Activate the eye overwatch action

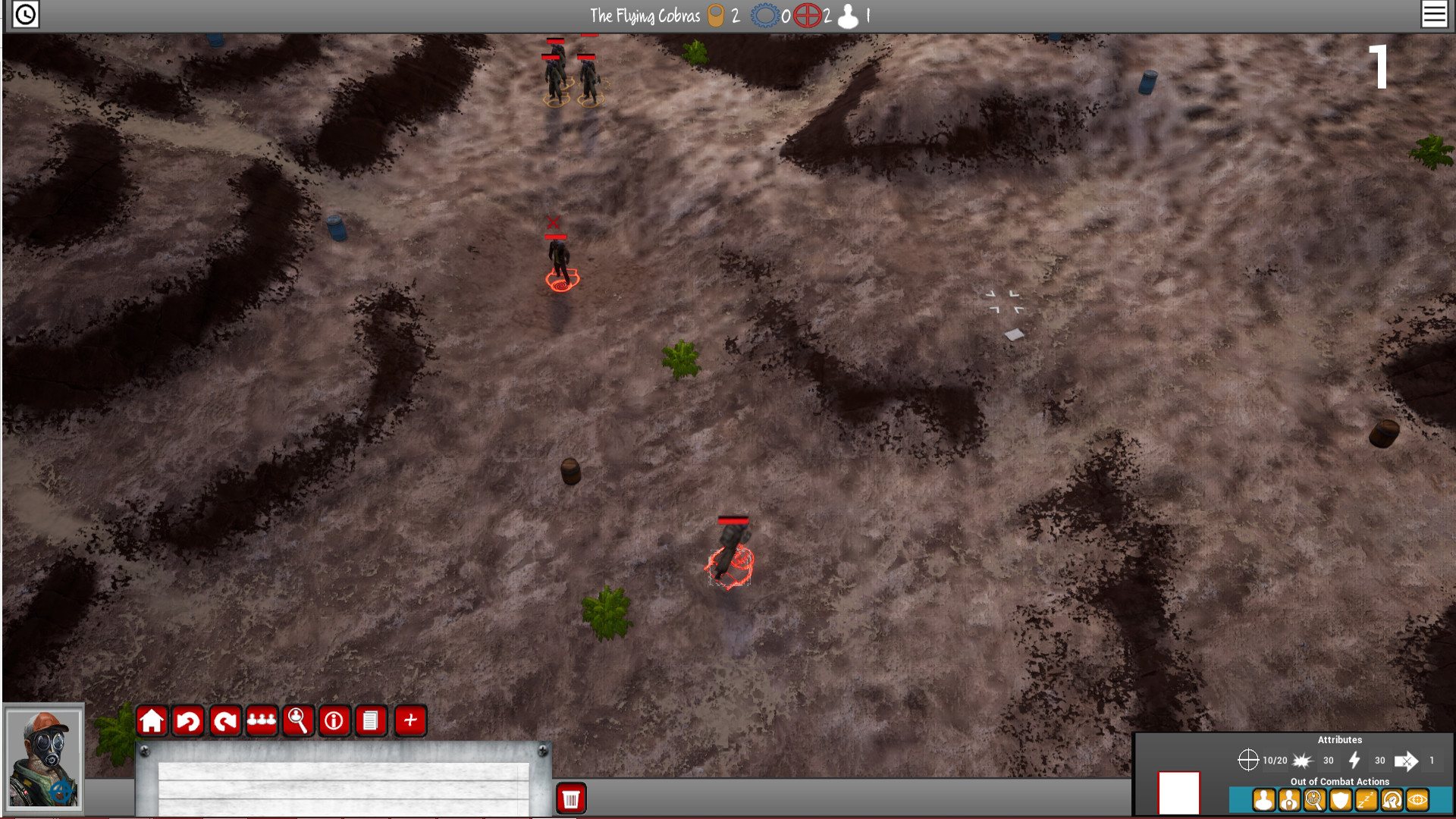1417,800
